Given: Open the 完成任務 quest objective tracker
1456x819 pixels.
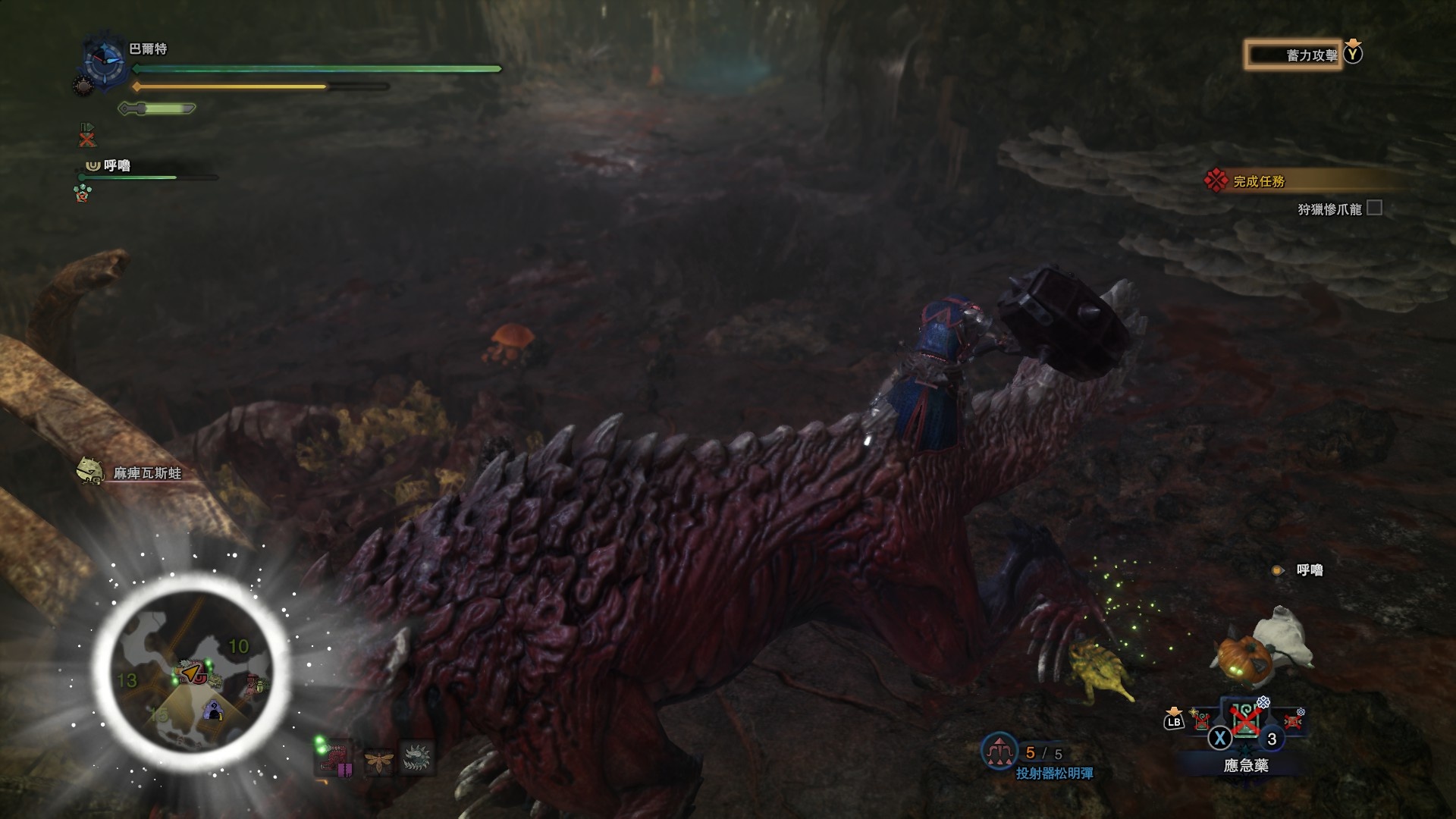Looking at the screenshot, I should pos(1259,181).
